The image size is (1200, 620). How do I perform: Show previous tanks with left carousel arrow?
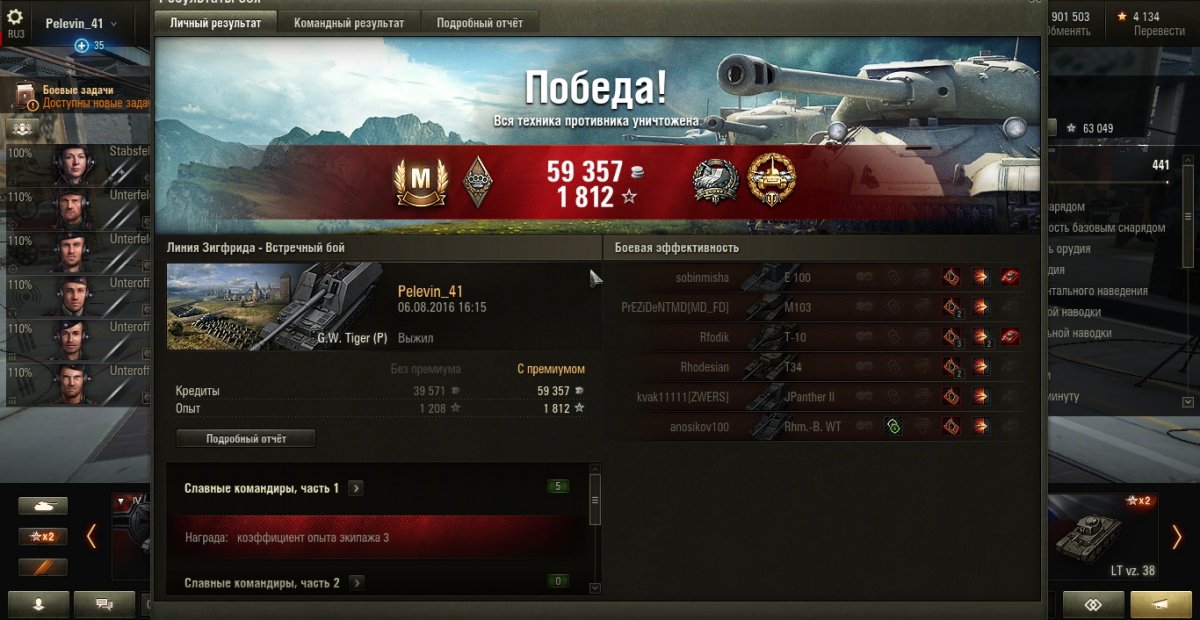coord(91,537)
